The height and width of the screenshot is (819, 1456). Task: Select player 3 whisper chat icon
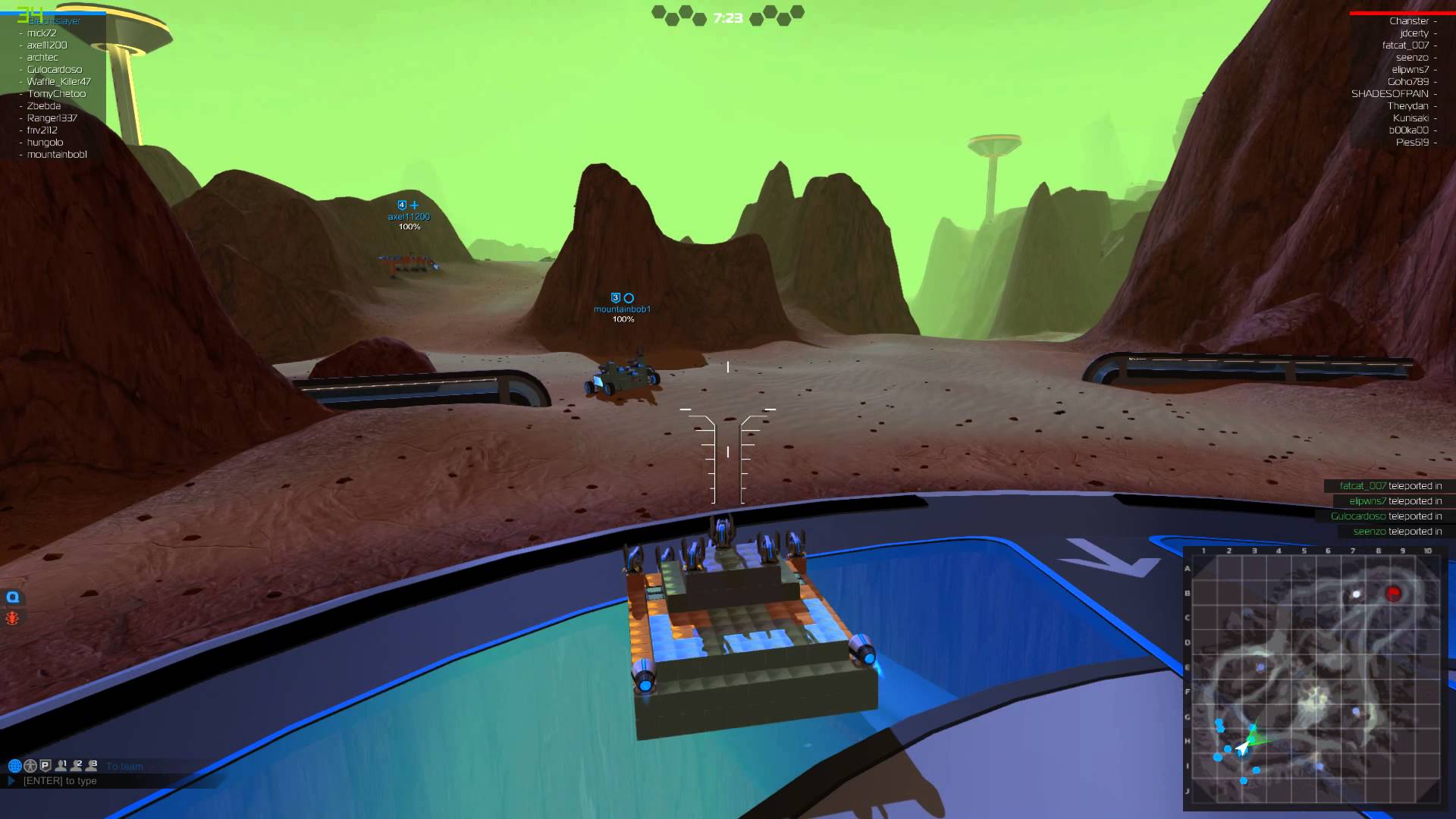[91, 765]
